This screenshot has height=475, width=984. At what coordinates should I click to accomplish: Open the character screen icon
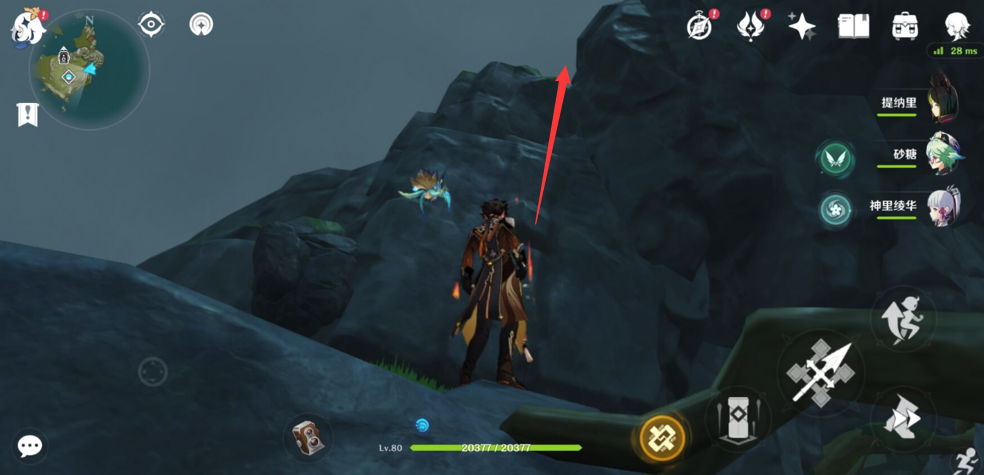[958, 27]
